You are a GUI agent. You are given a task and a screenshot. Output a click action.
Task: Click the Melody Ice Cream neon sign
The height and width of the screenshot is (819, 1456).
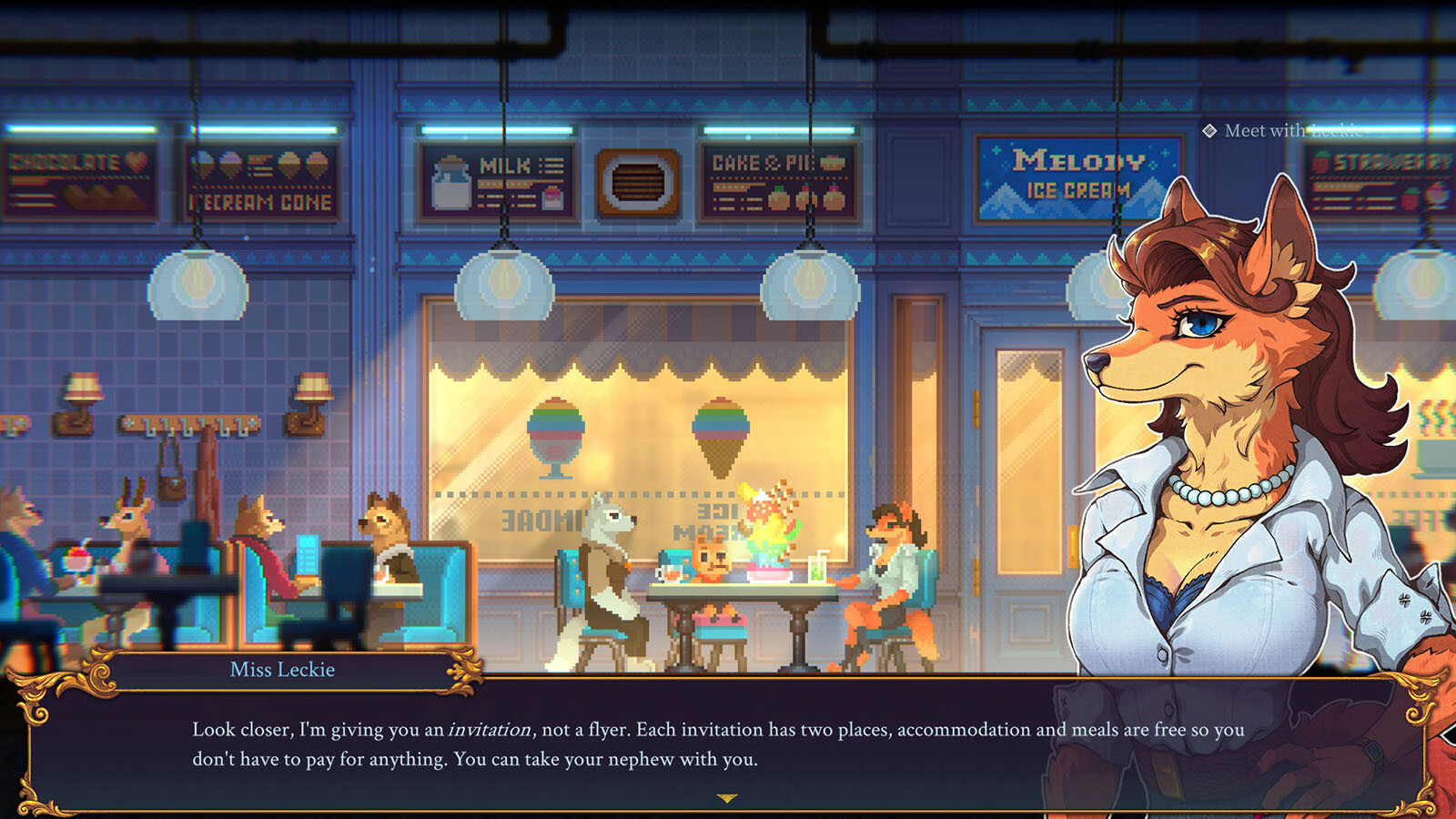coord(1070,177)
